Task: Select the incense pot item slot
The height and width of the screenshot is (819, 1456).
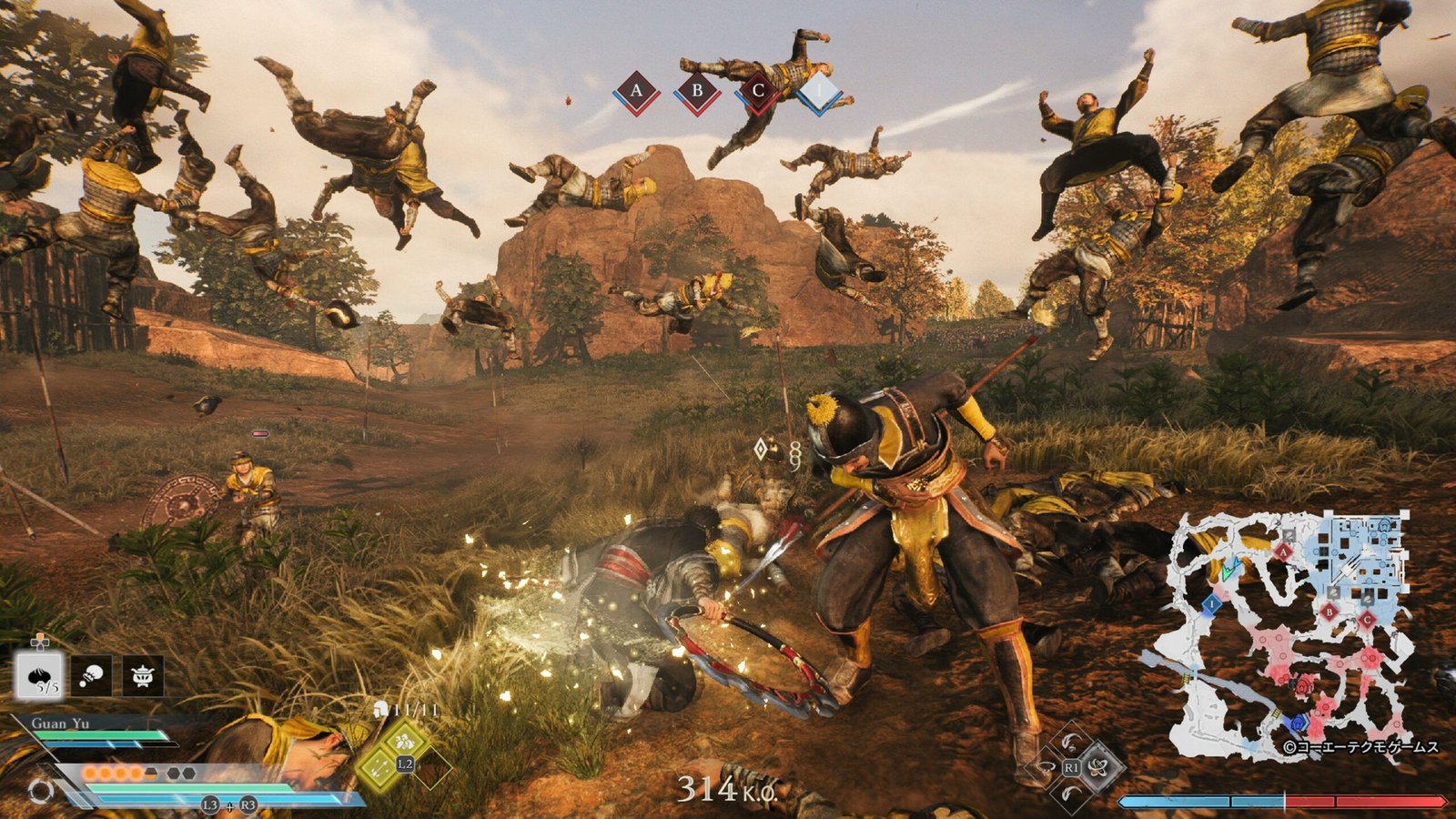Action: pos(143,675)
